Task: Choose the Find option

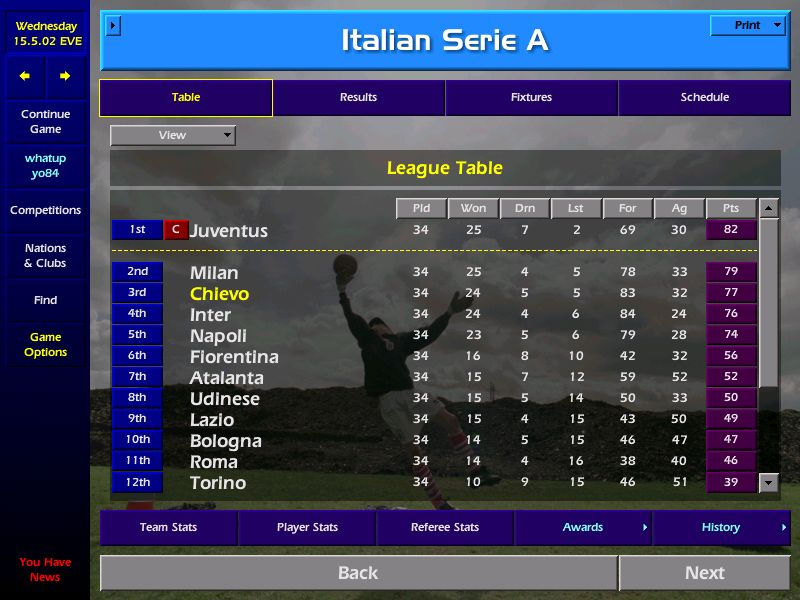Action: 45,300
